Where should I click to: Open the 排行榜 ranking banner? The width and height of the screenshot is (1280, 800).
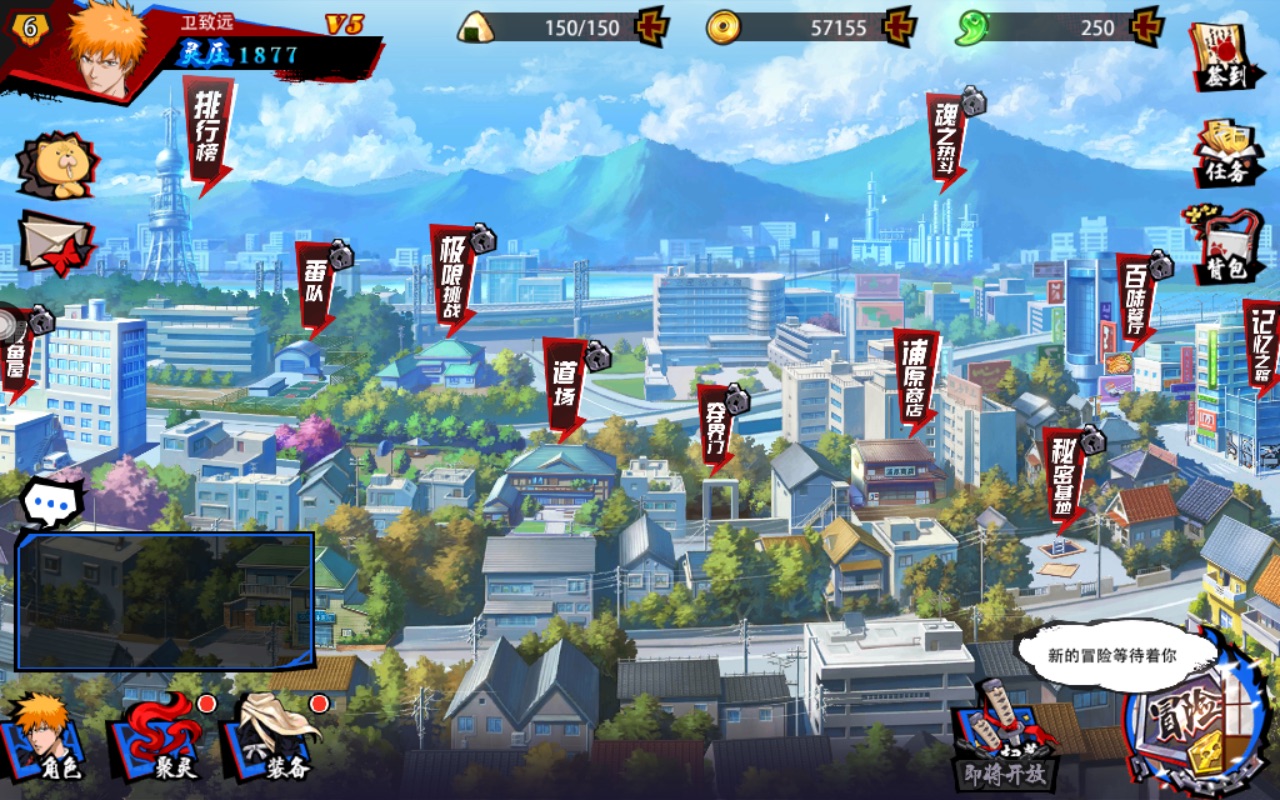tap(207, 130)
